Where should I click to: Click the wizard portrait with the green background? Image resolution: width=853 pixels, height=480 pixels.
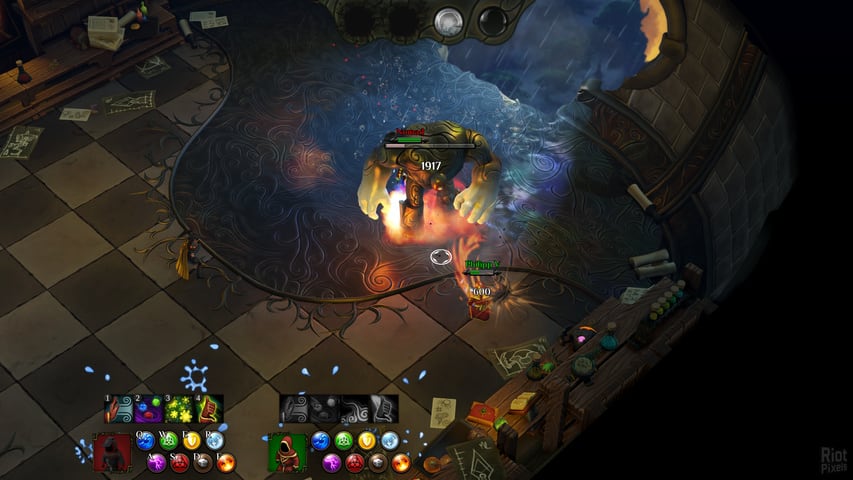tap(288, 452)
